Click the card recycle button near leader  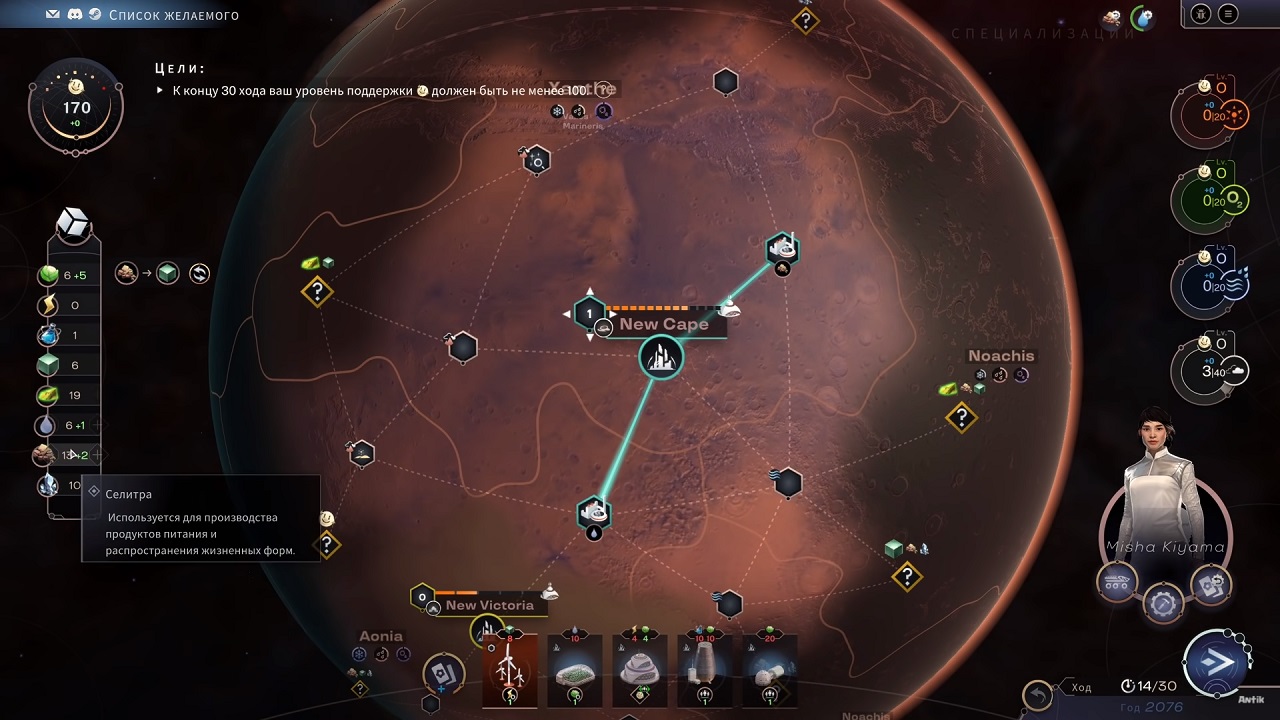click(x=1210, y=585)
